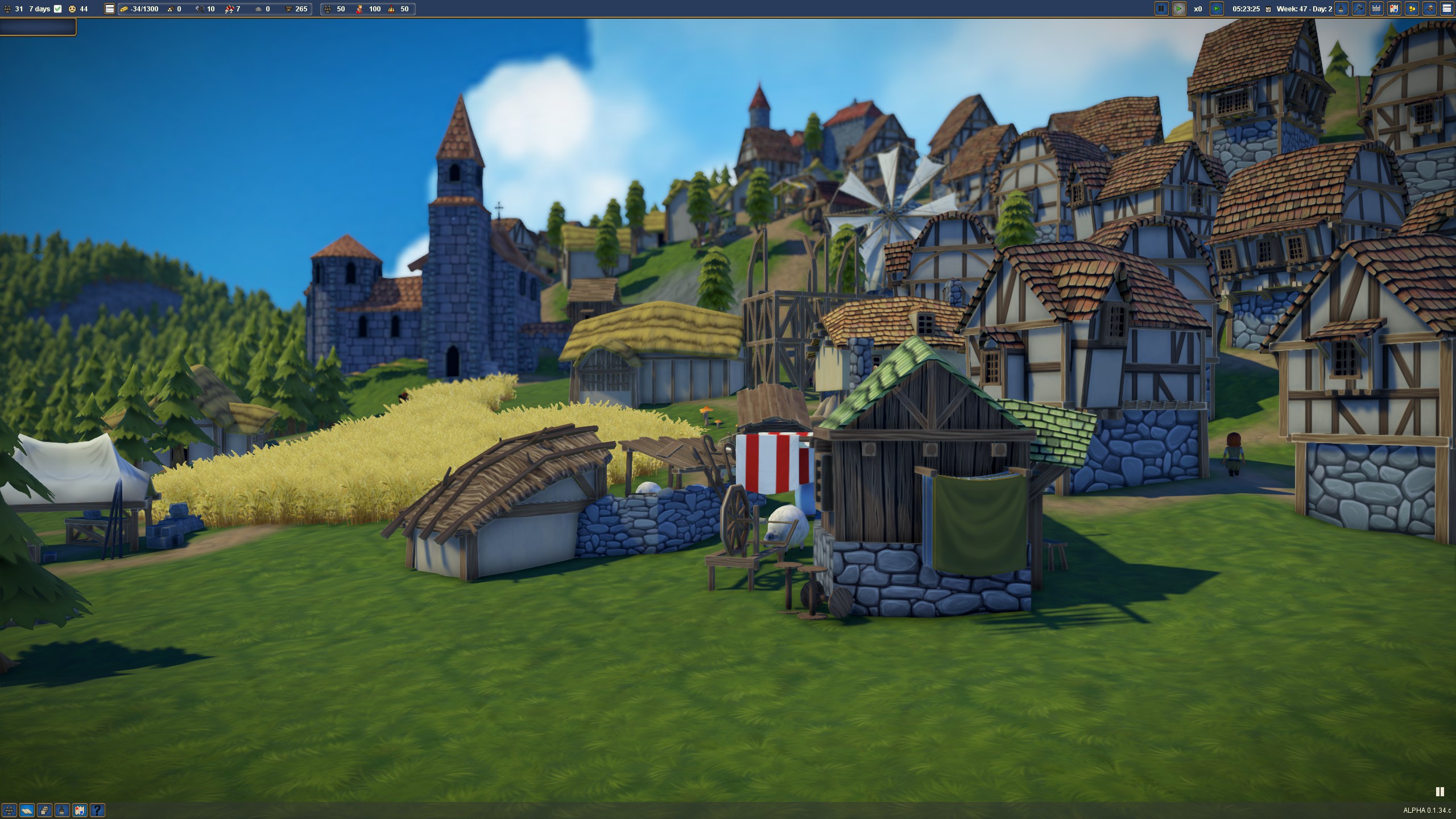Select the paint brush tool in top toolbar
The height and width of the screenshot is (819, 1456).
click(1341, 9)
